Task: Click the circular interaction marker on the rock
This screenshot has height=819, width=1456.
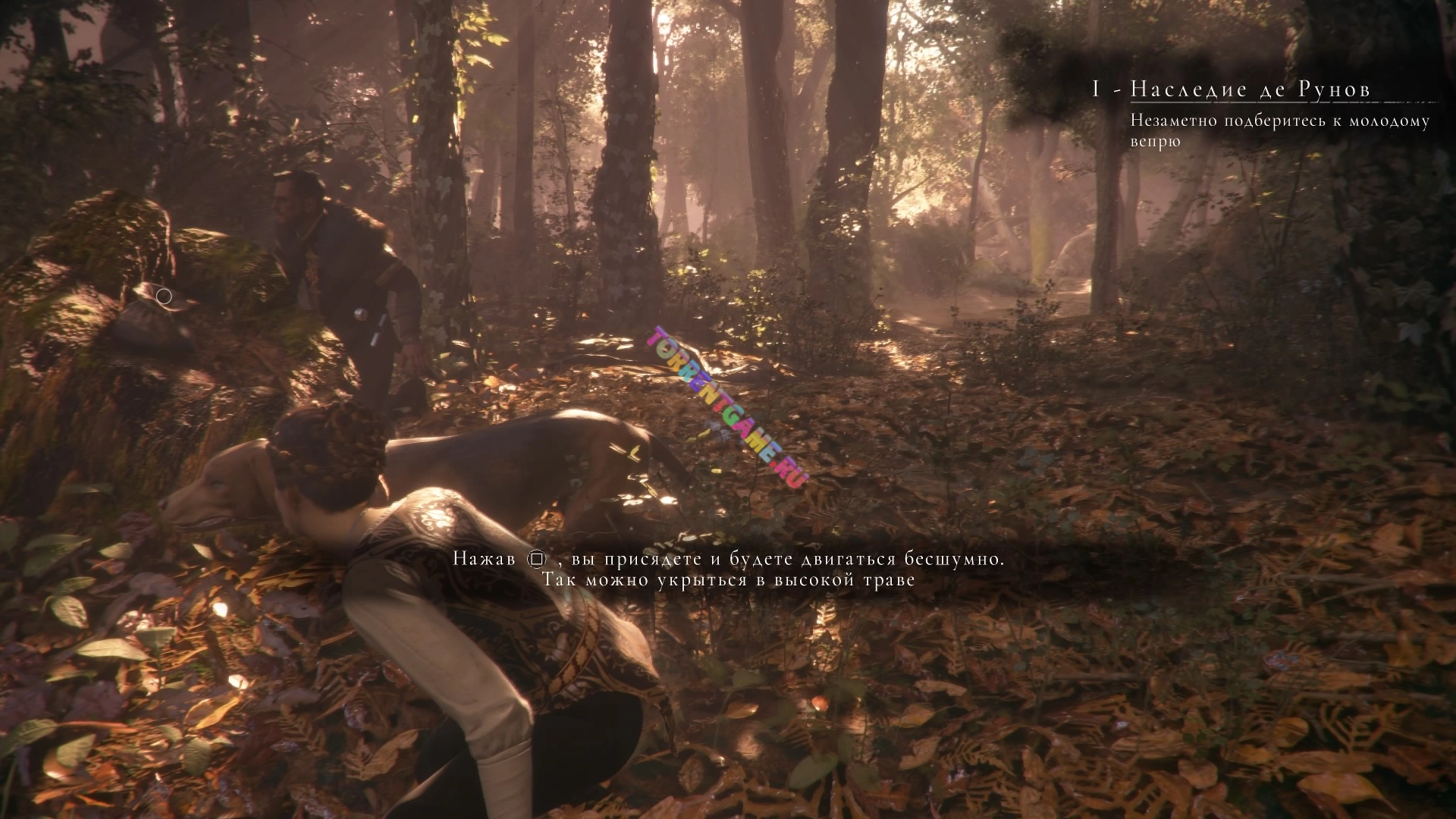Action: (x=165, y=297)
